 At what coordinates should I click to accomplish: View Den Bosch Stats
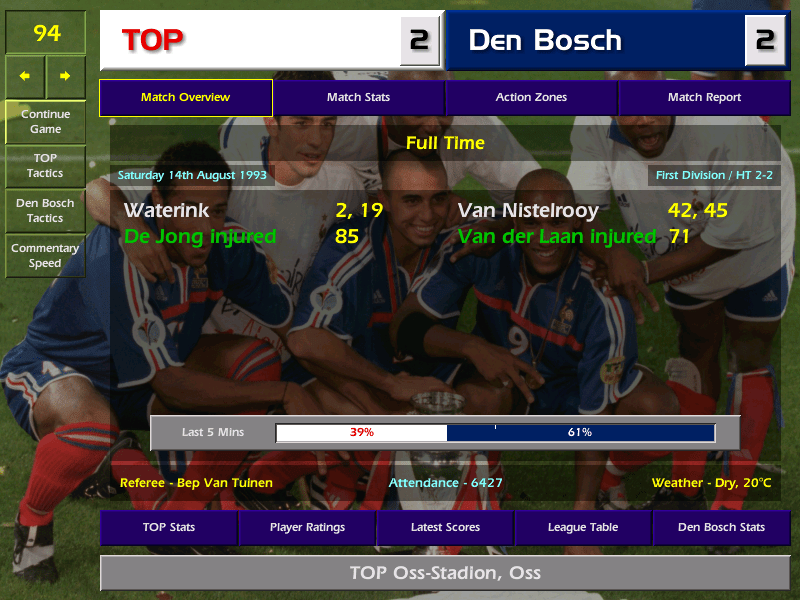tap(721, 527)
